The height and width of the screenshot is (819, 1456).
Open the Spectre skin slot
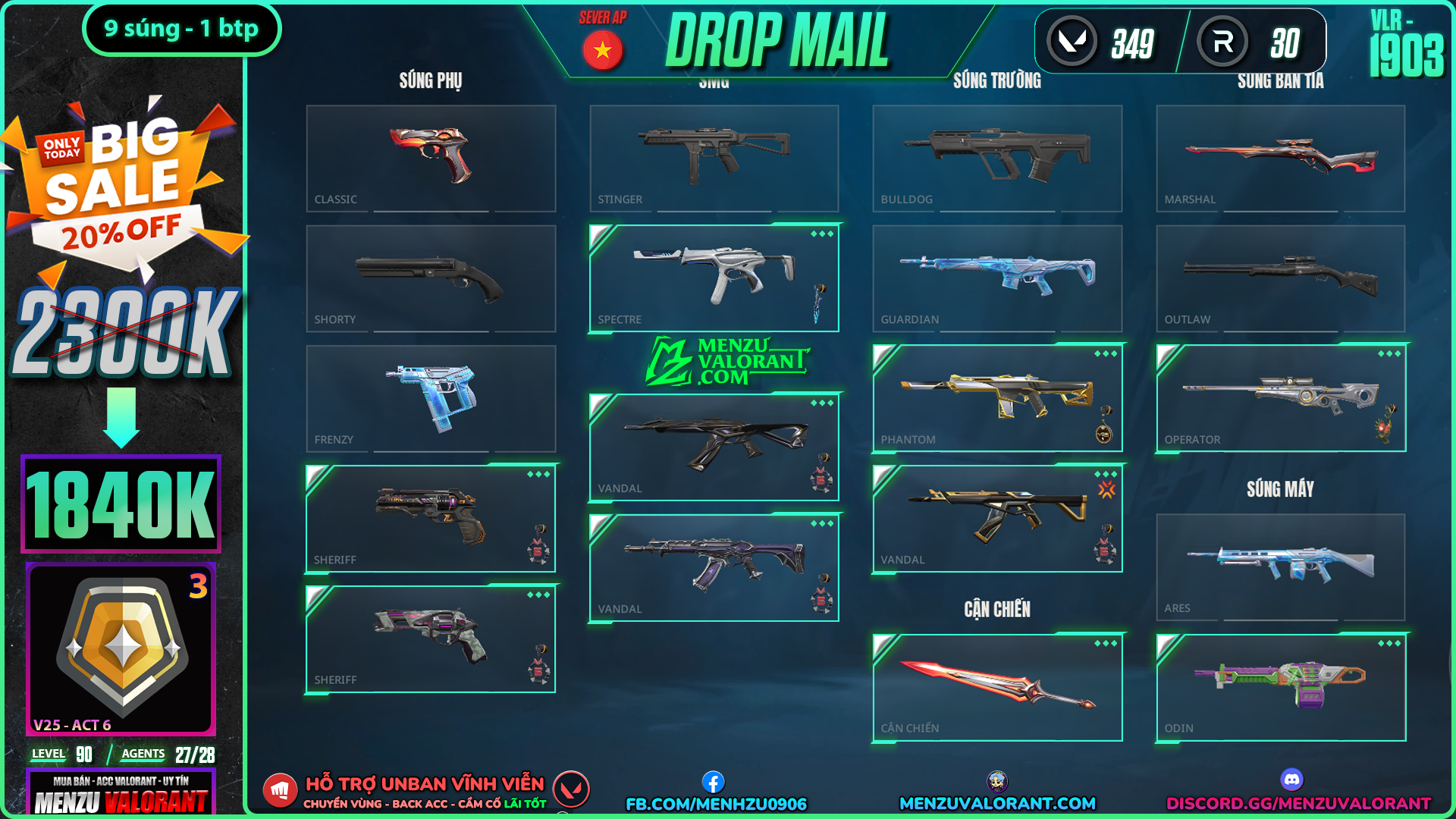(714, 278)
